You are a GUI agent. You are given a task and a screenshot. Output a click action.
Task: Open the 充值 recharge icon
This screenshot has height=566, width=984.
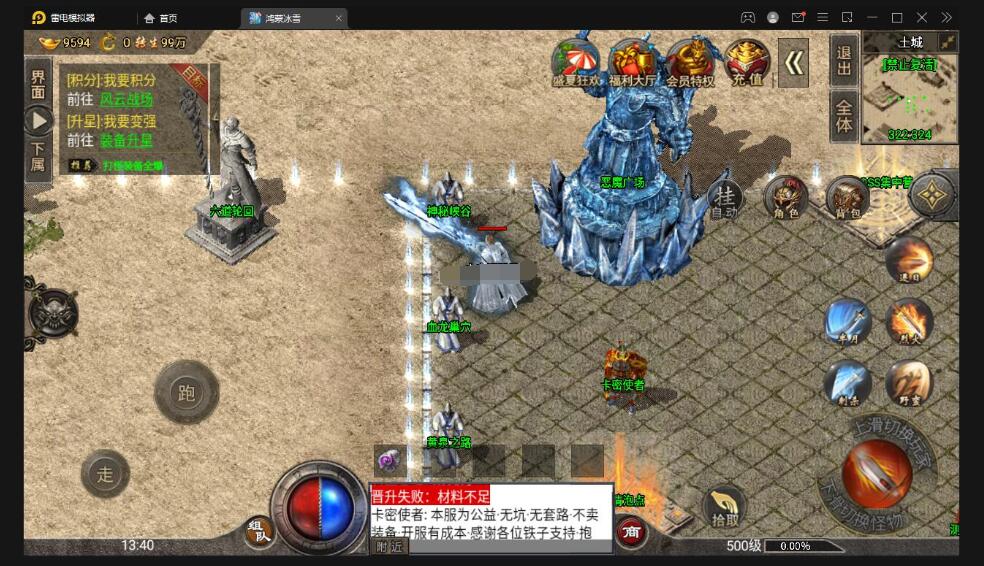click(747, 64)
